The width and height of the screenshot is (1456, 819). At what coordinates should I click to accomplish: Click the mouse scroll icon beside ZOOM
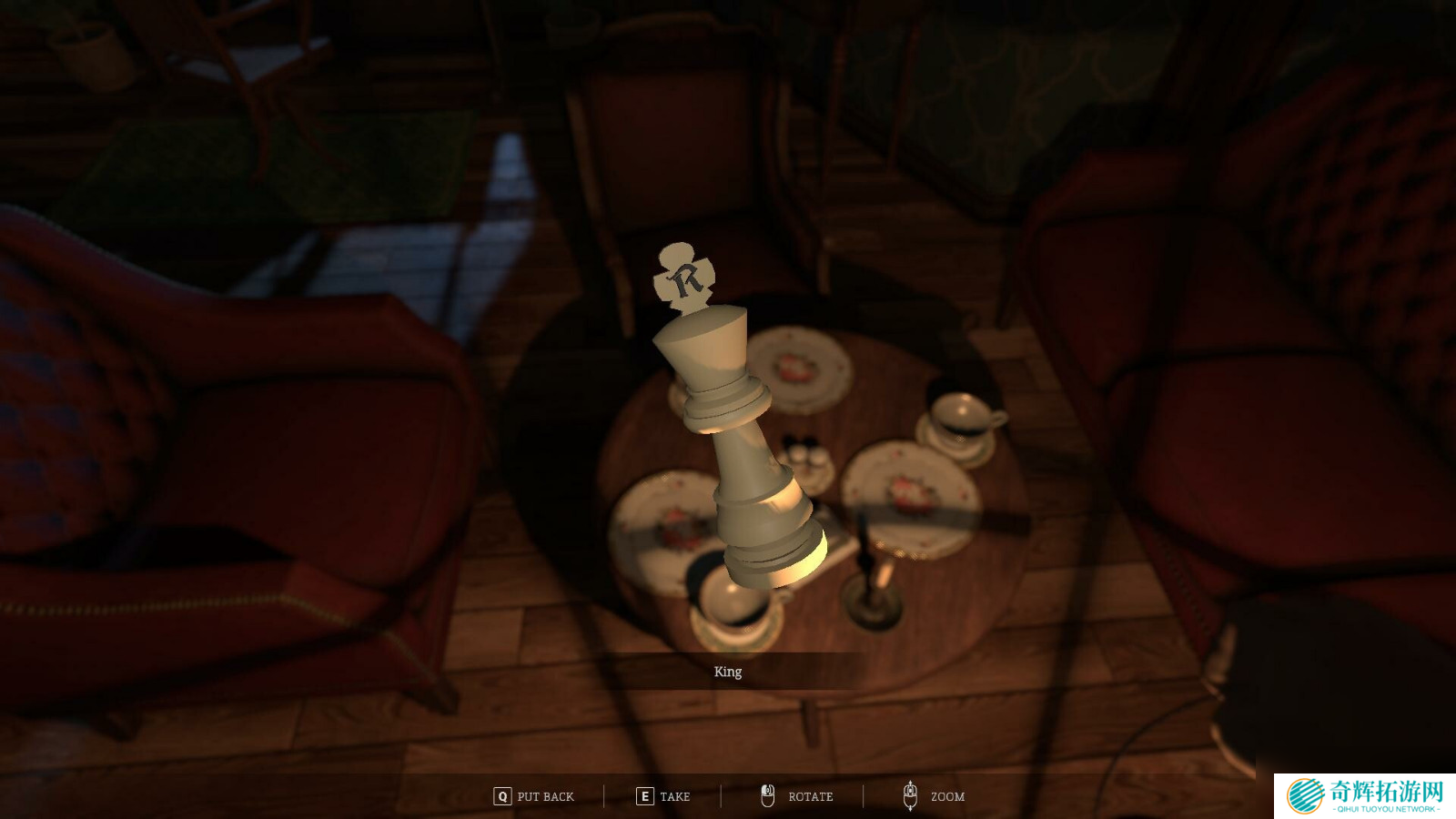click(x=910, y=795)
